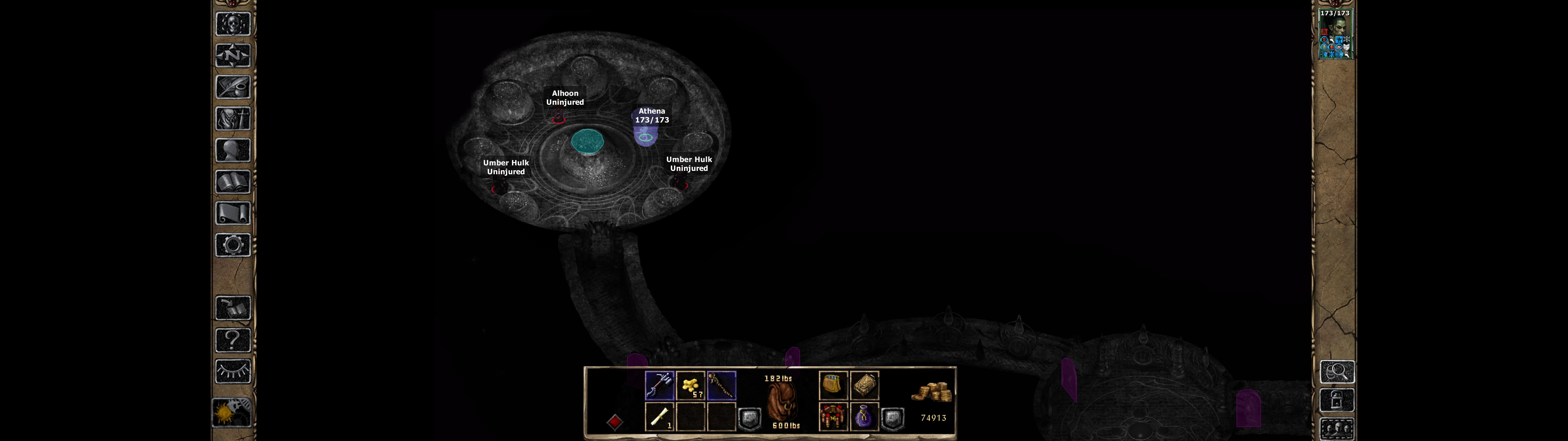
Task: Select the twisted staff item slot
Action: click(x=722, y=386)
